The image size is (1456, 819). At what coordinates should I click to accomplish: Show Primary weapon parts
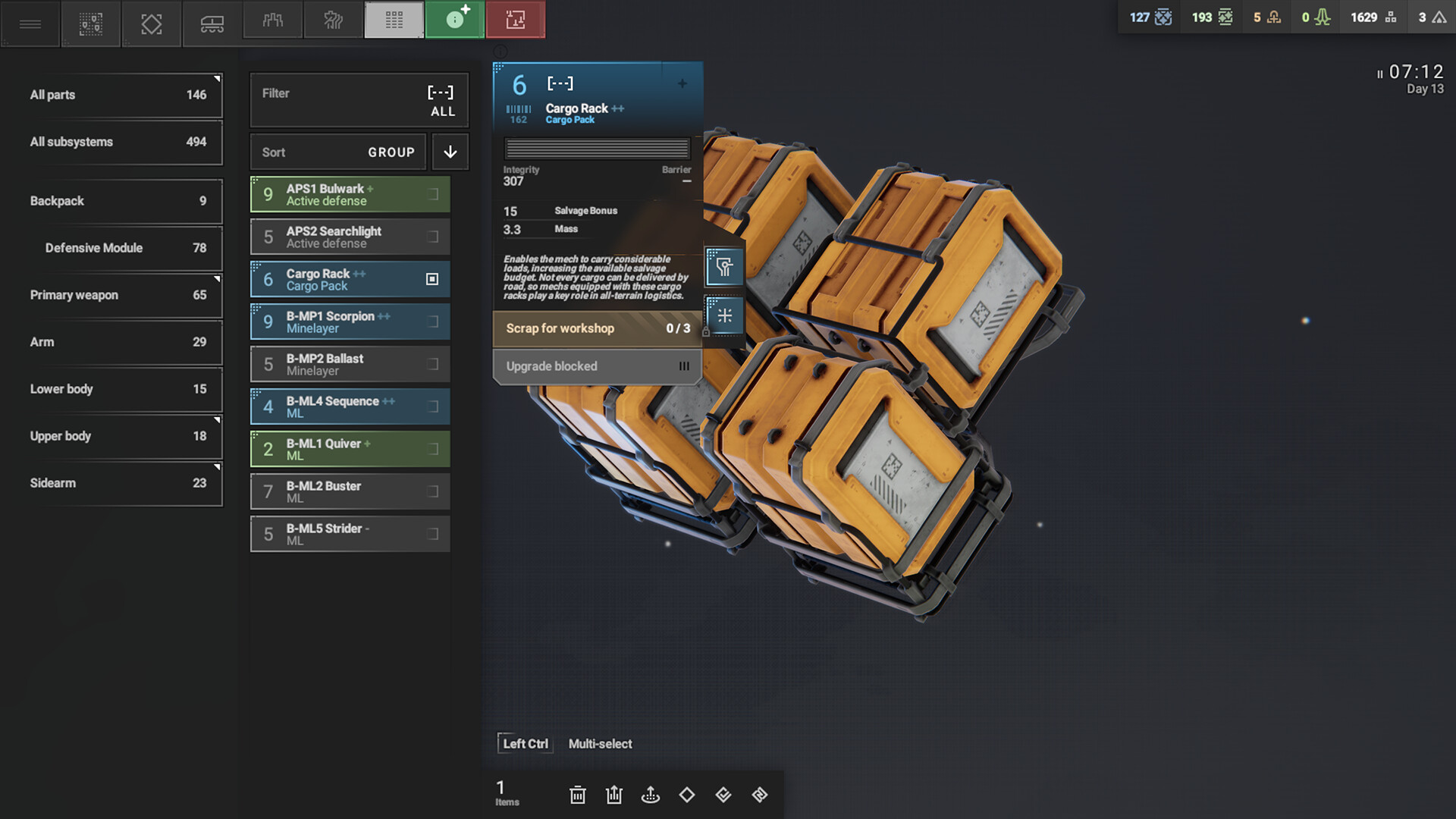pyautogui.click(x=121, y=295)
